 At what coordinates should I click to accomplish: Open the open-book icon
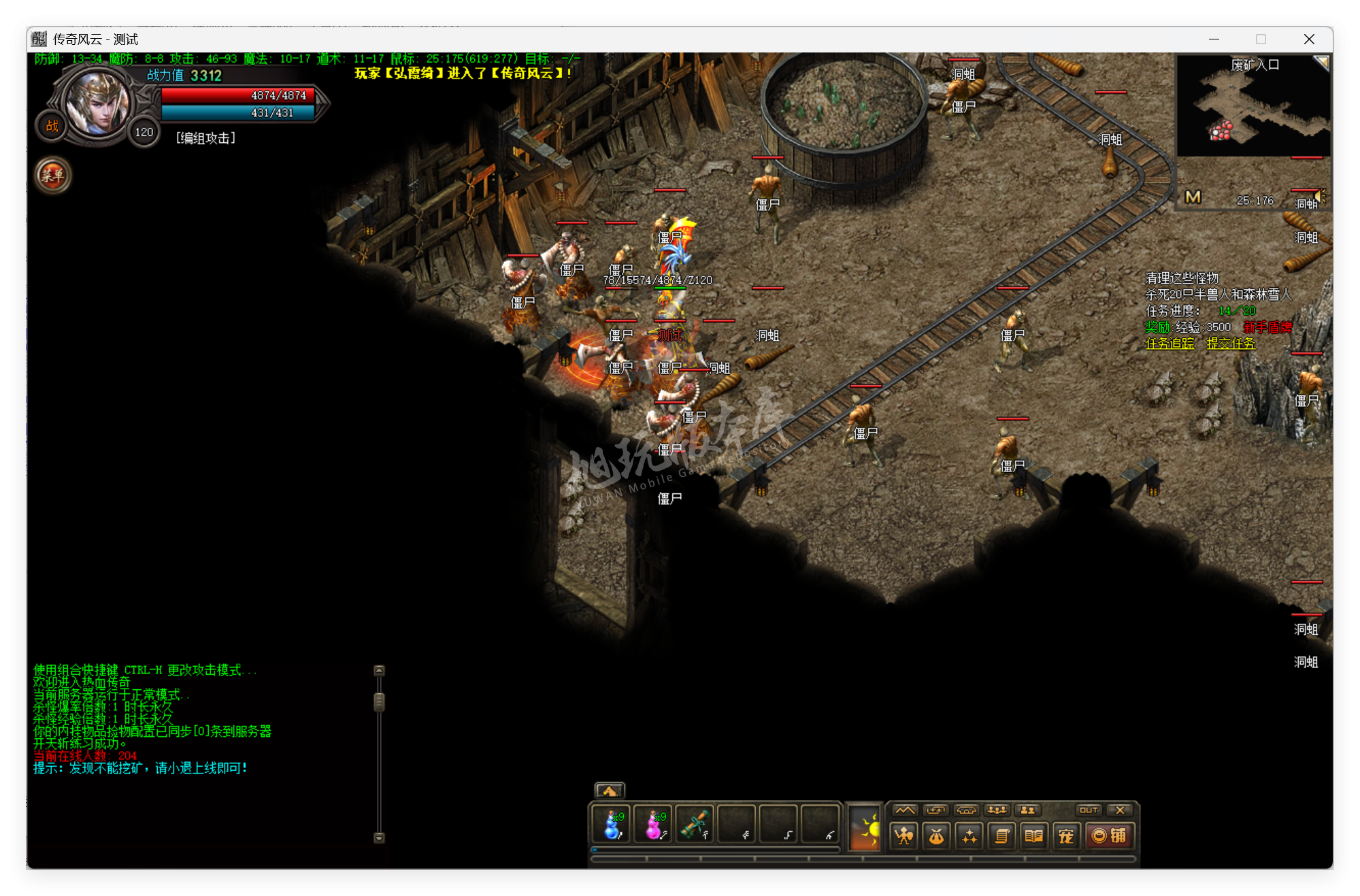coord(1033,835)
